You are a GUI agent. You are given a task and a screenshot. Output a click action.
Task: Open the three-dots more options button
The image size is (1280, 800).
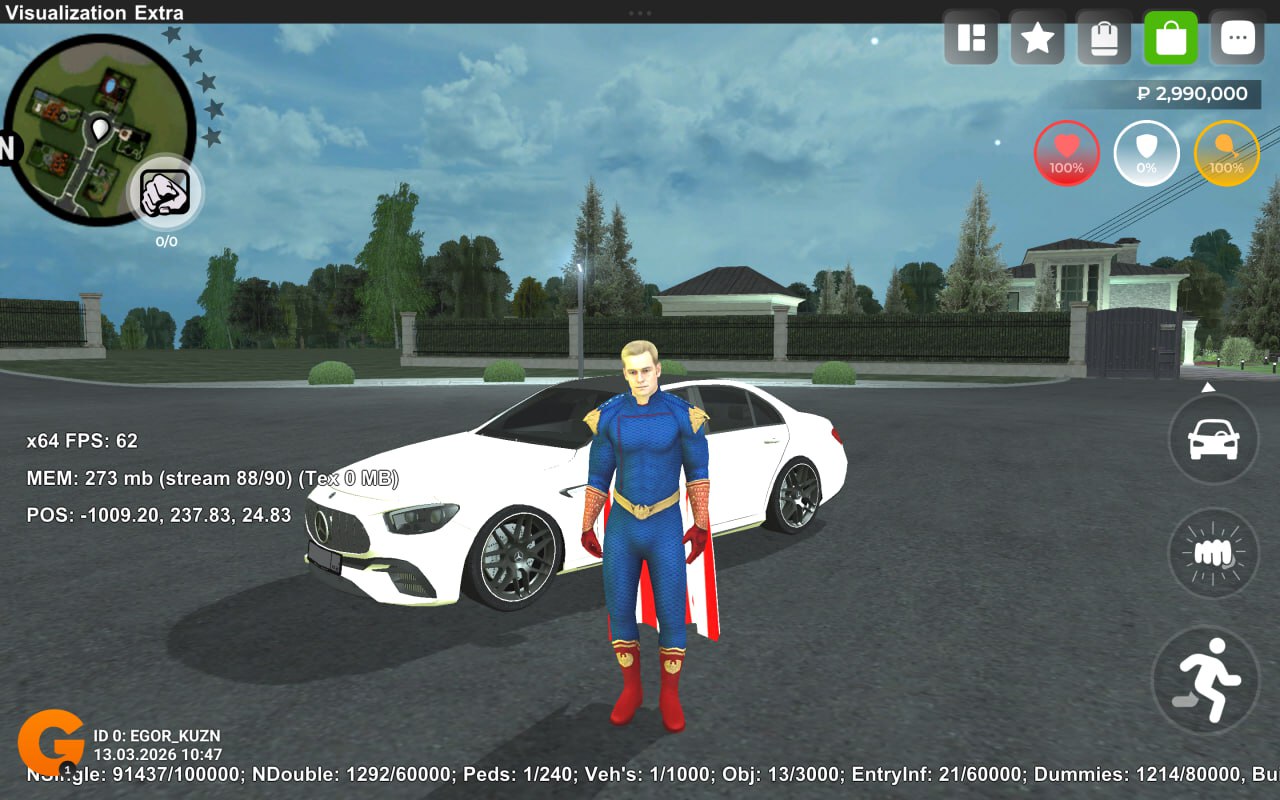coord(1238,38)
